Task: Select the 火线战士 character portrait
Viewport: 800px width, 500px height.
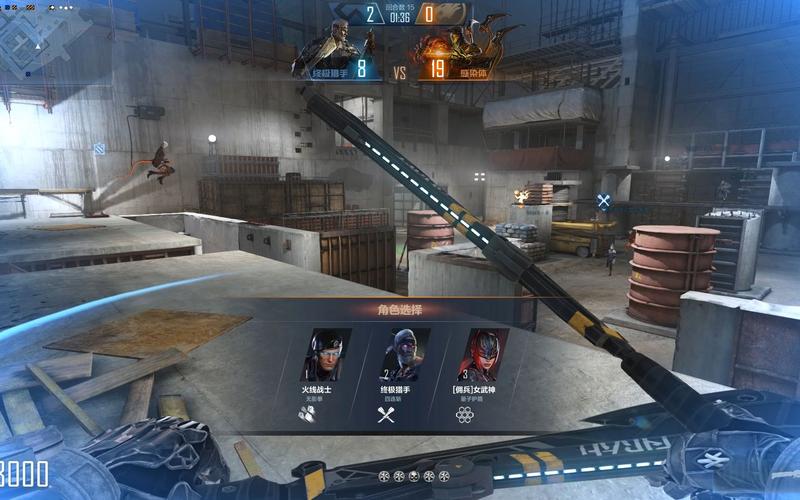Action: (327, 354)
